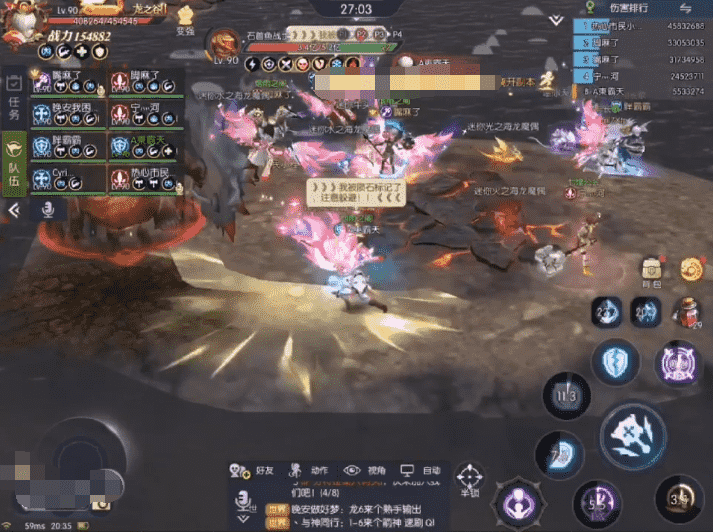This screenshot has height=532, width=713.
Task: Expand the dropdown arrow beside damage ranking
Action: tap(556, 19)
